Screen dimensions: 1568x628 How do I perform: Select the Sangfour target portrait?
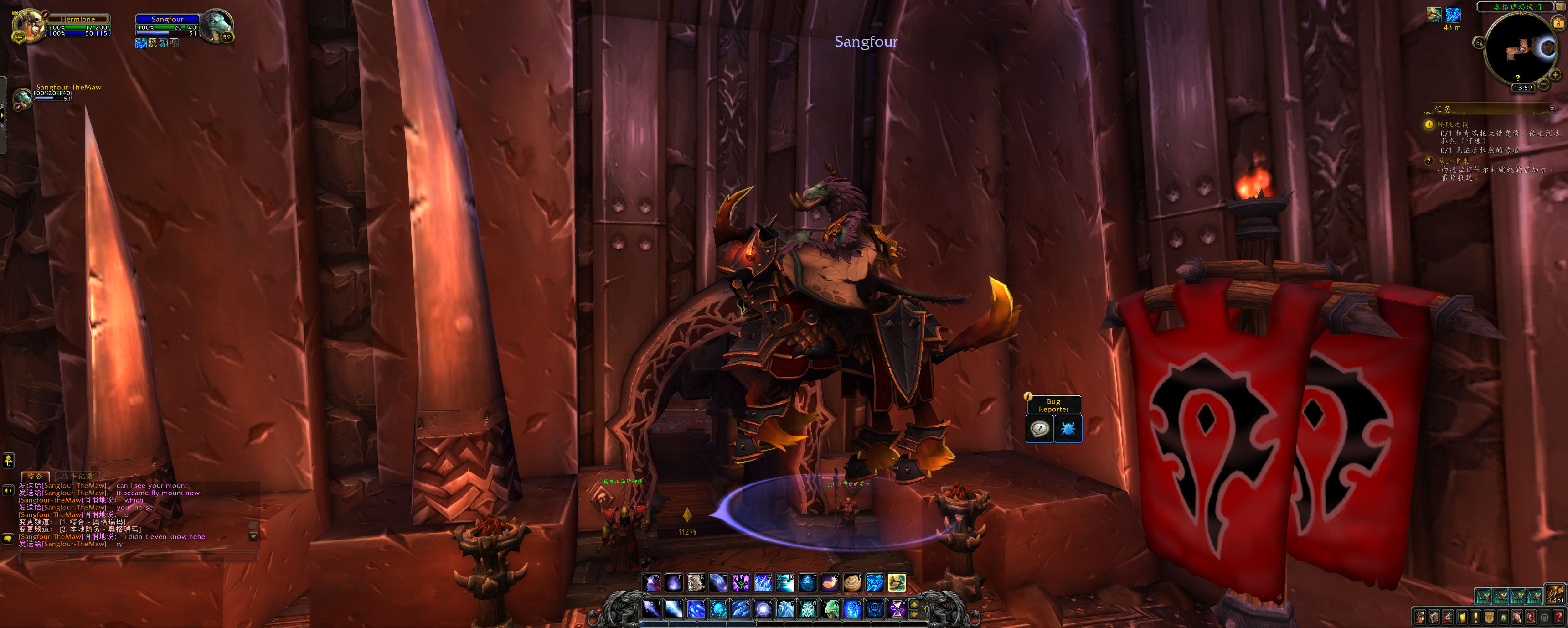point(216,26)
